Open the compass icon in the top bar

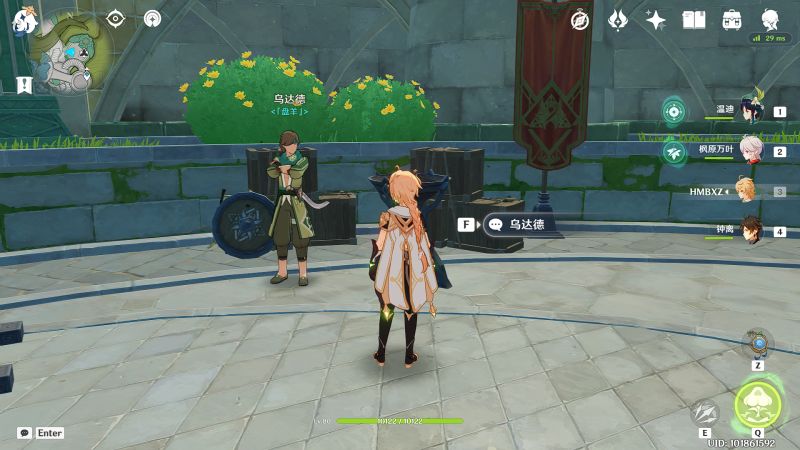point(580,20)
